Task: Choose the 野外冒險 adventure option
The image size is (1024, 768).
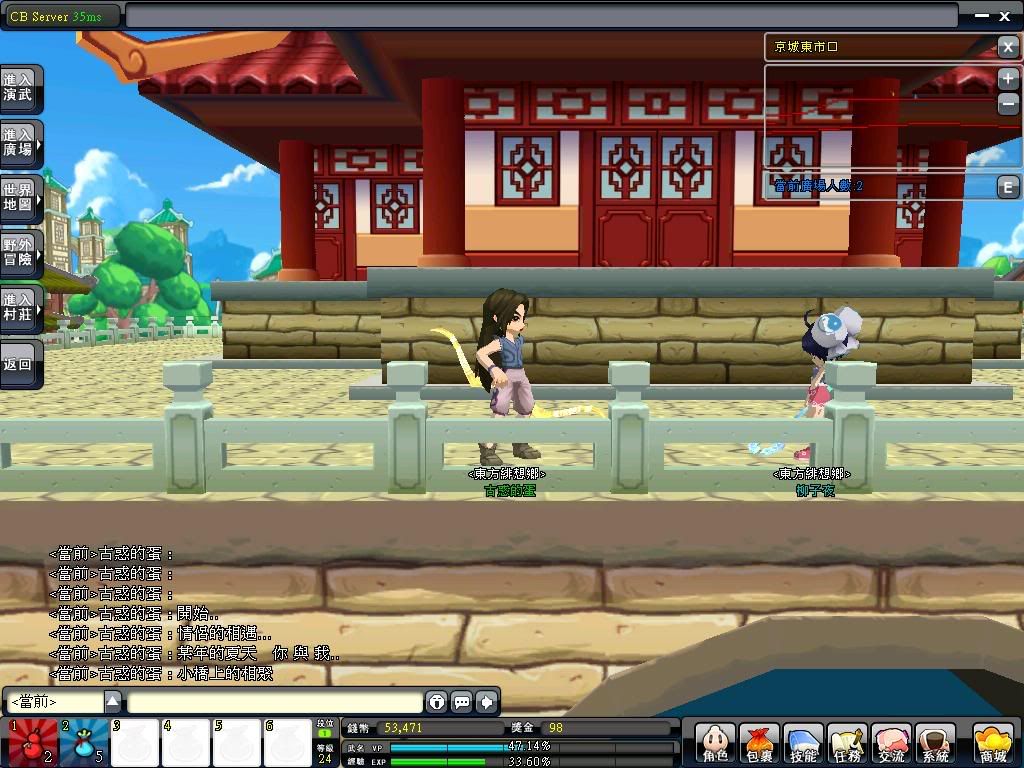Action: pyautogui.click(x=20, y=253)
